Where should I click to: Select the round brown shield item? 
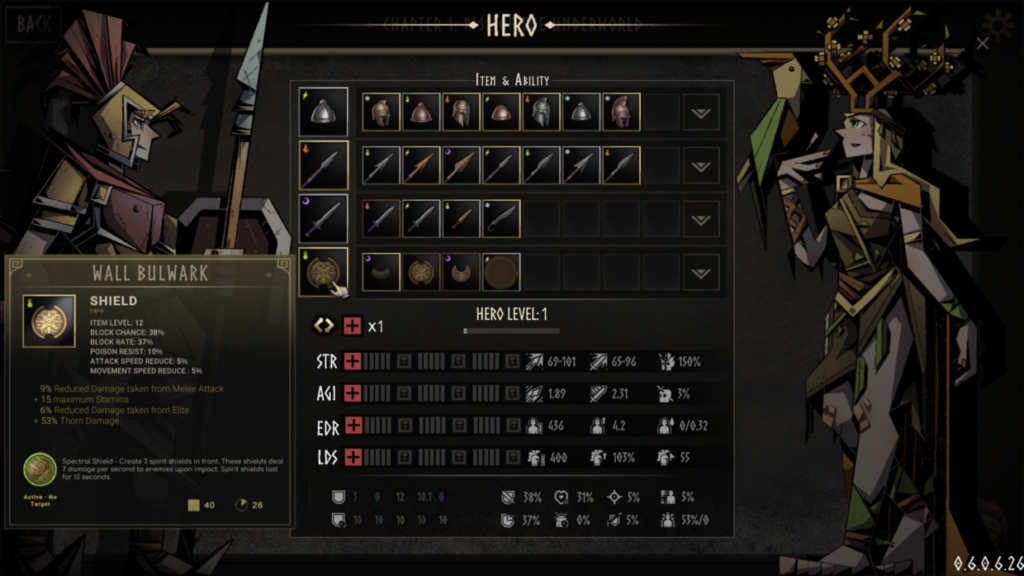pos(501,272)
